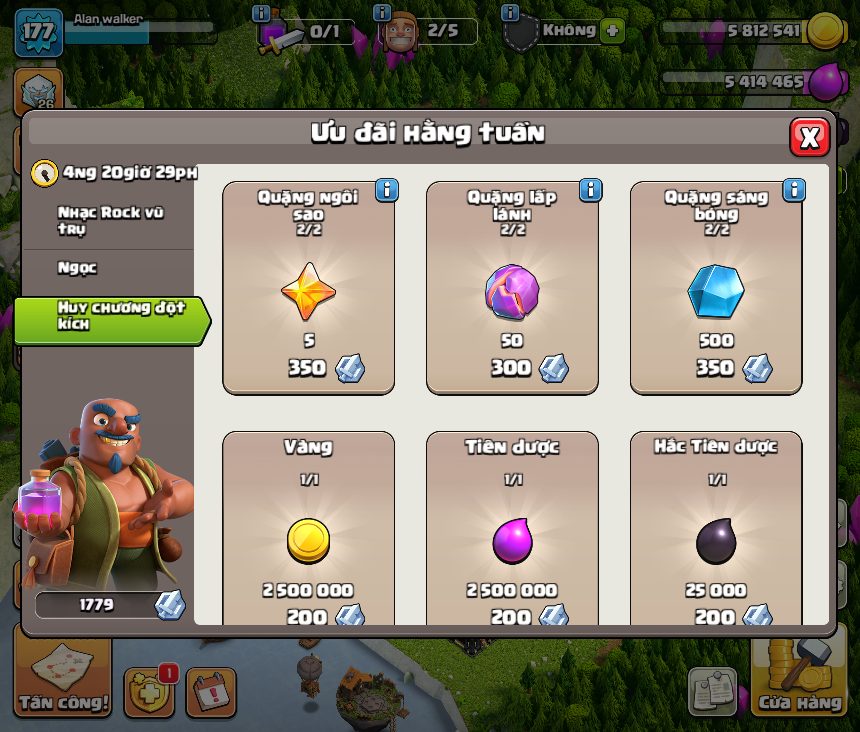Purchase the Hắc Tiên dược offer
860x732 pixels.
pyautogui.click(x=716, y=530)
